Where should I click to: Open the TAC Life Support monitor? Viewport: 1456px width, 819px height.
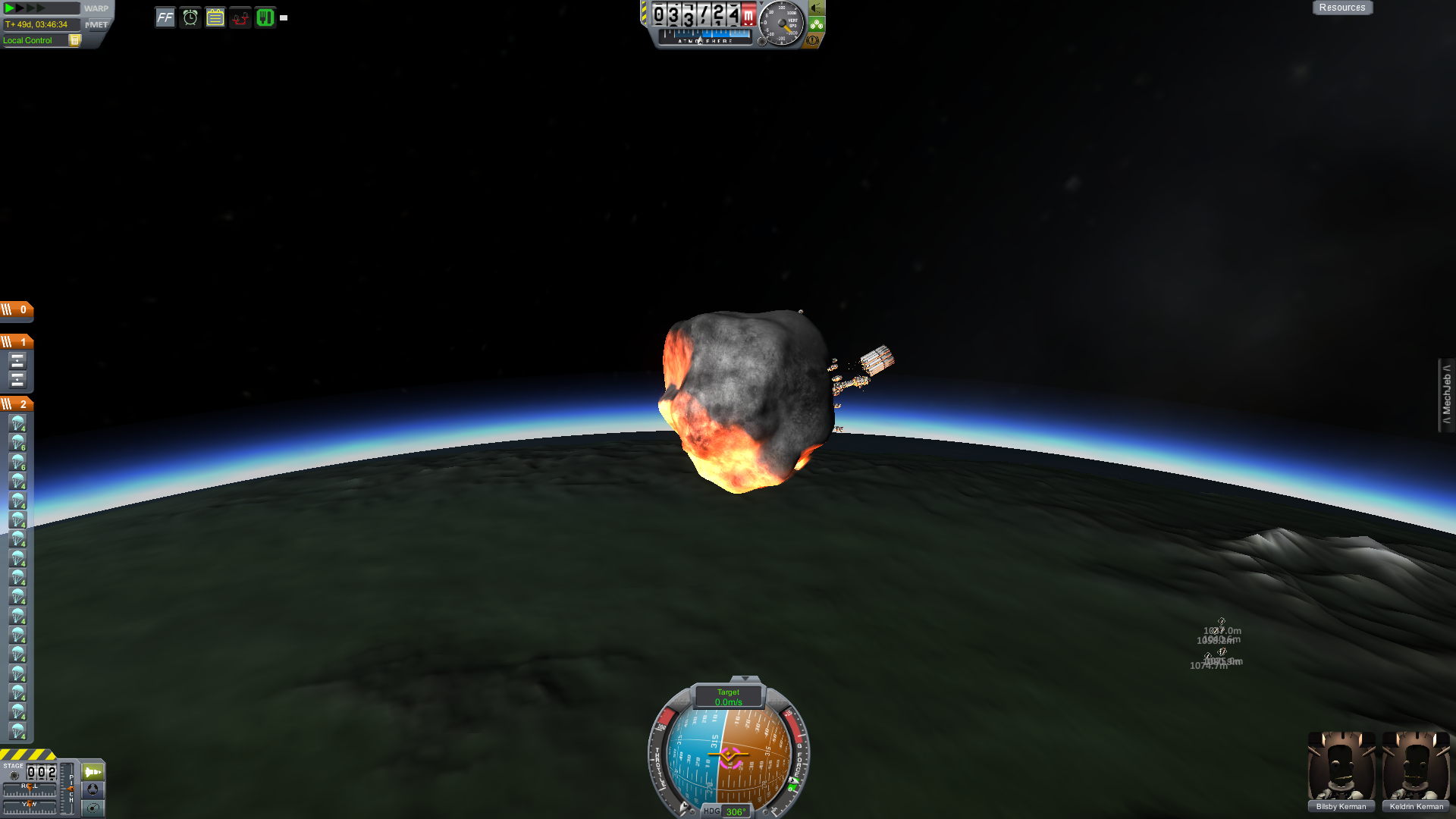point(264,17)
